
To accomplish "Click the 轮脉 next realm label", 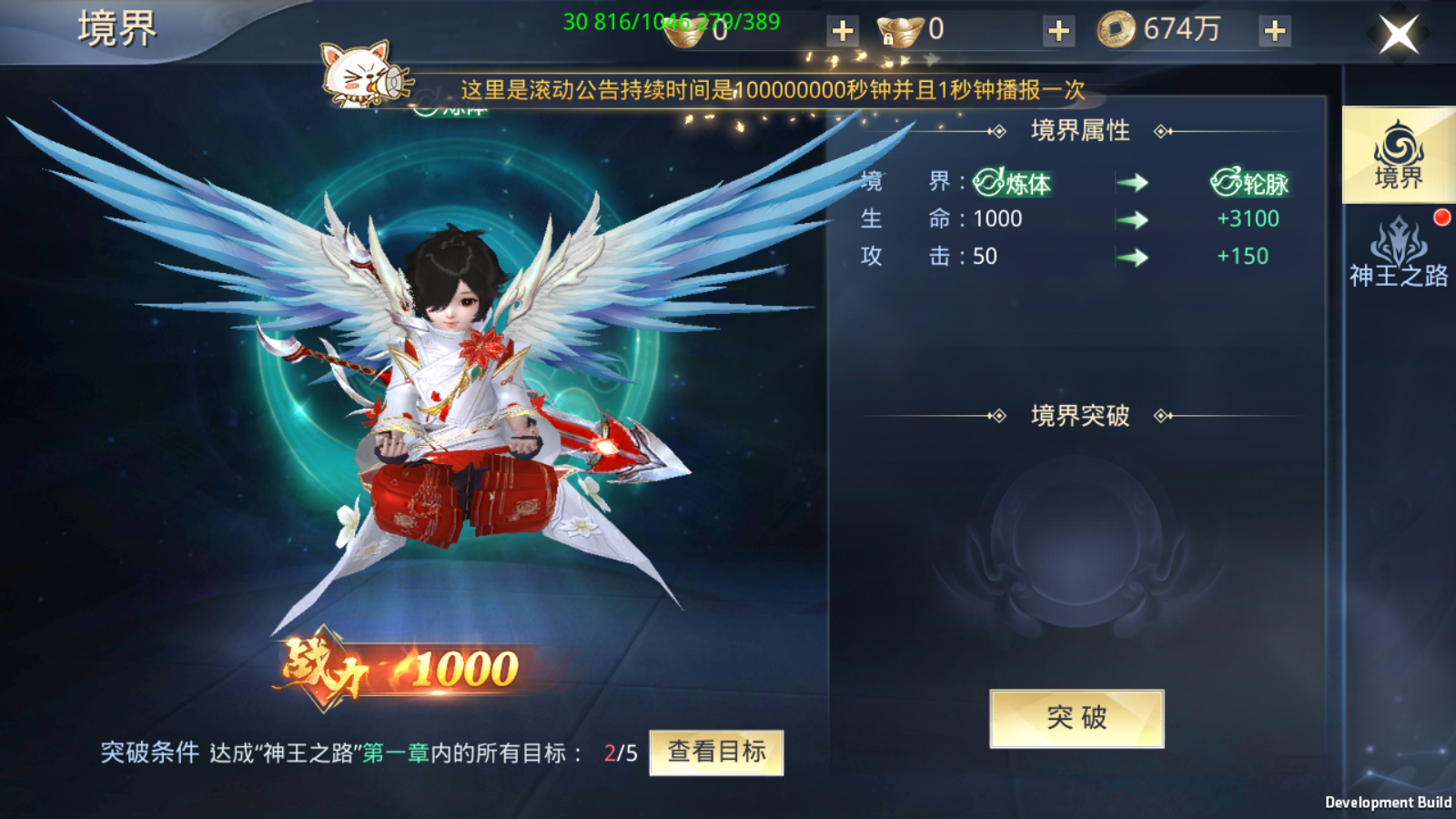I will click(x=1250, y=183).
